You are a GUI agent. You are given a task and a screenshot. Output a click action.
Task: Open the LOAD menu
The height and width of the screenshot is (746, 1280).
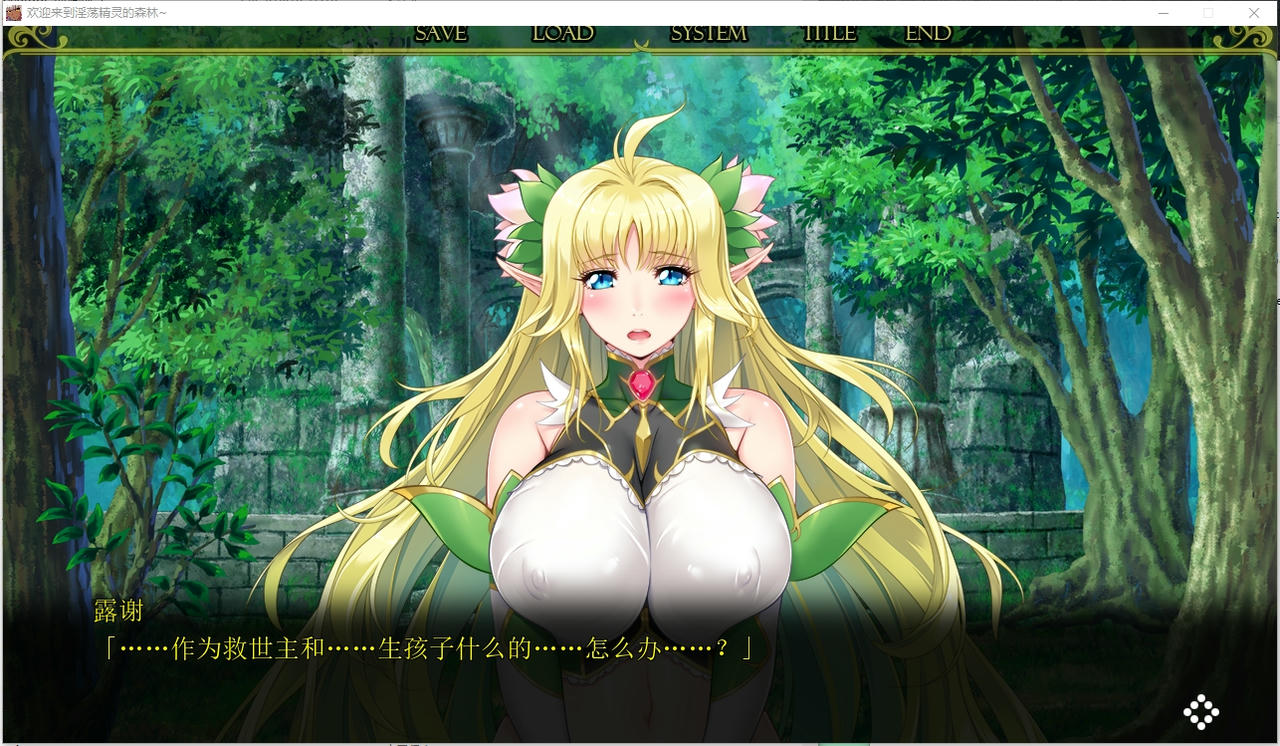coord(563,33)
